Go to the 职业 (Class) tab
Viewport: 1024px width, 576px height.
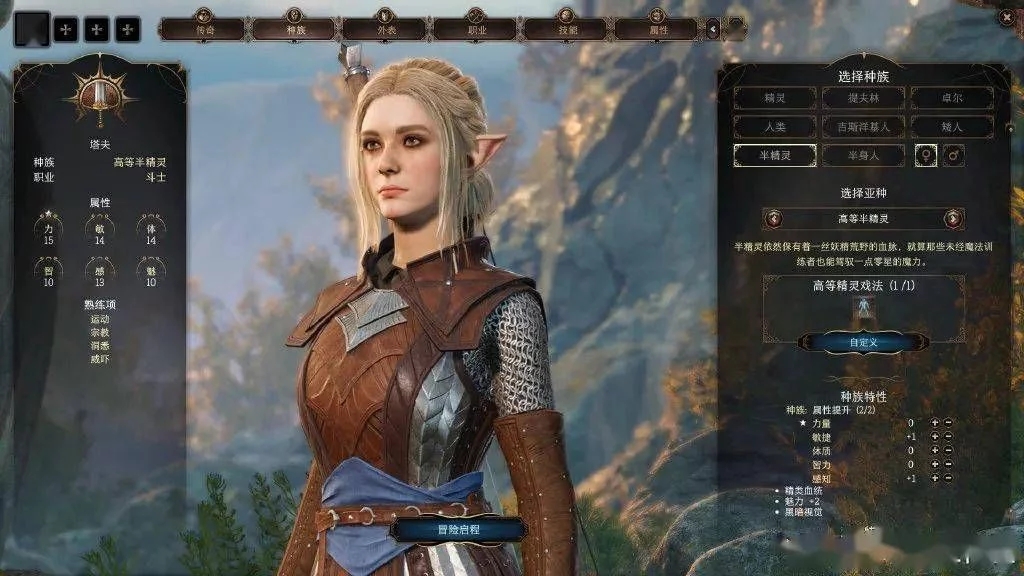[477, 28]
